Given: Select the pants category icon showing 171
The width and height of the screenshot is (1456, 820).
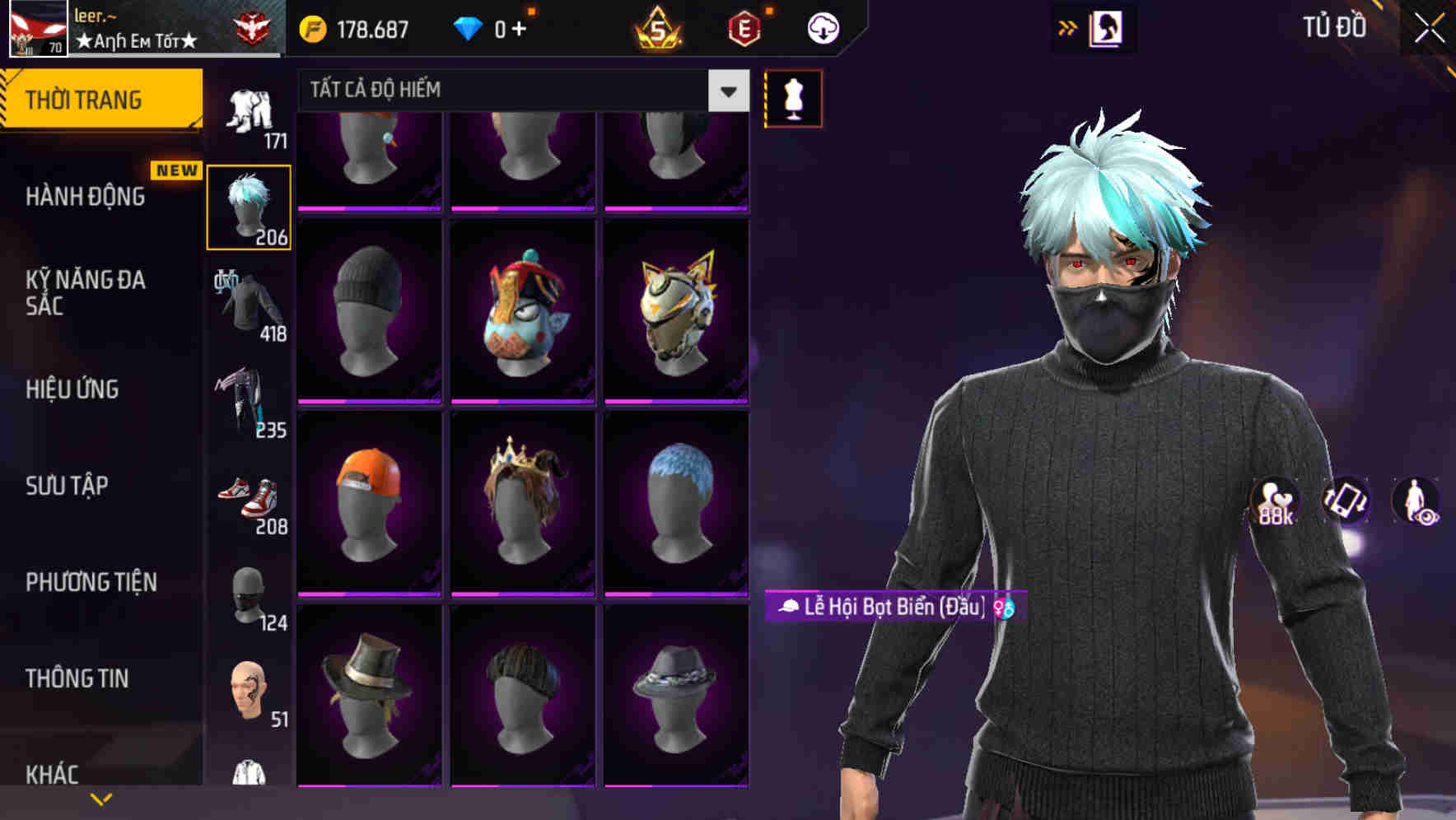Looking at the screenshot, I should 248,111.
